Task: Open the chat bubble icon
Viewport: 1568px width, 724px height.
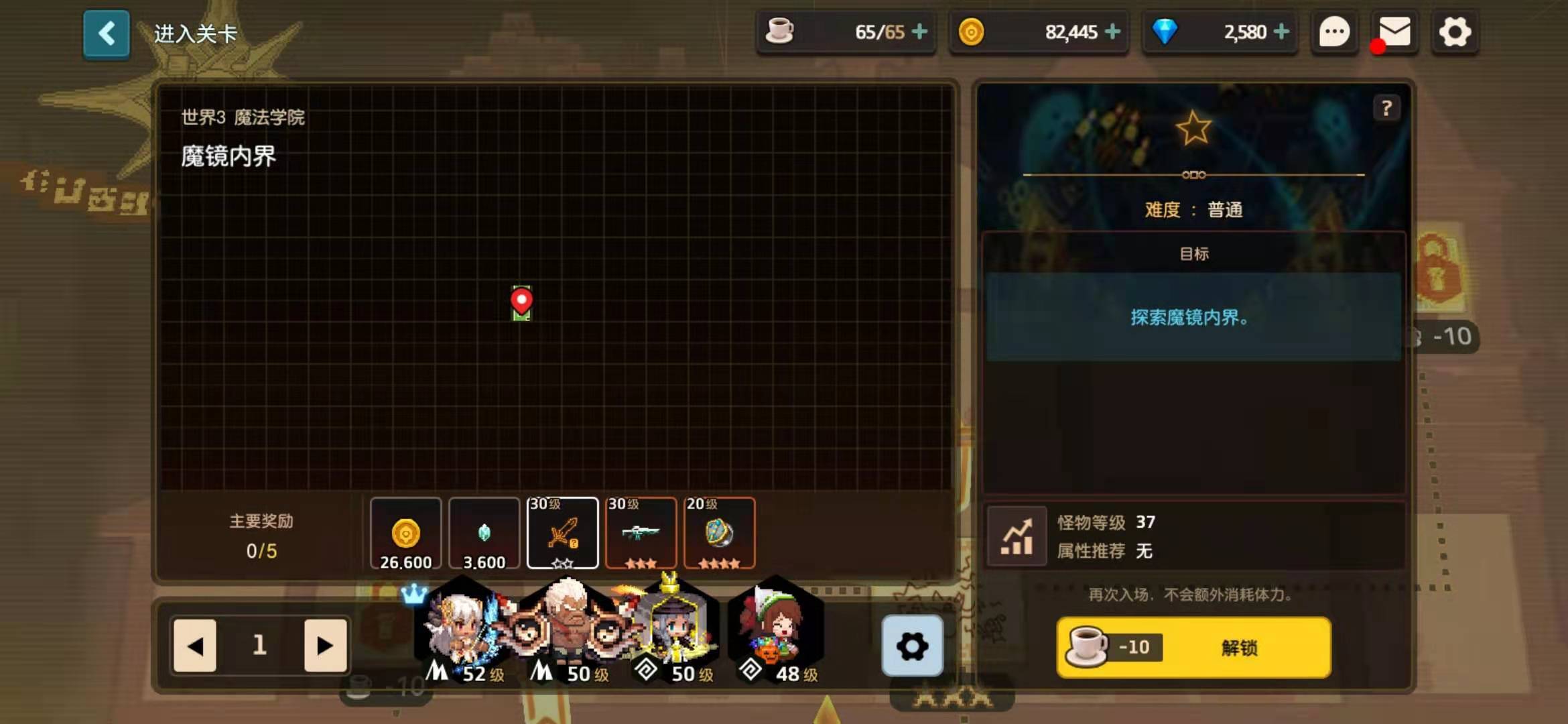Action: point(1334,32)
